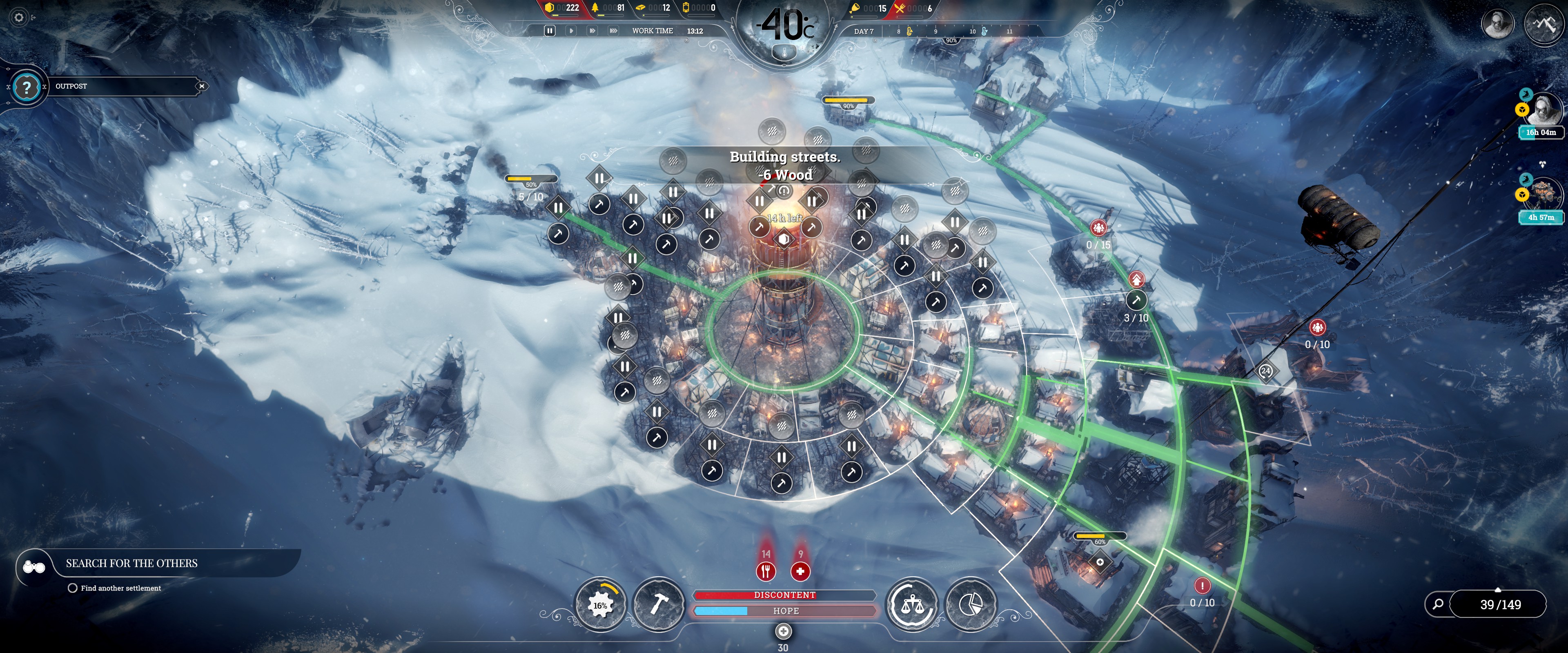Open the Outpost question mark tutorial

click(26, 87)
